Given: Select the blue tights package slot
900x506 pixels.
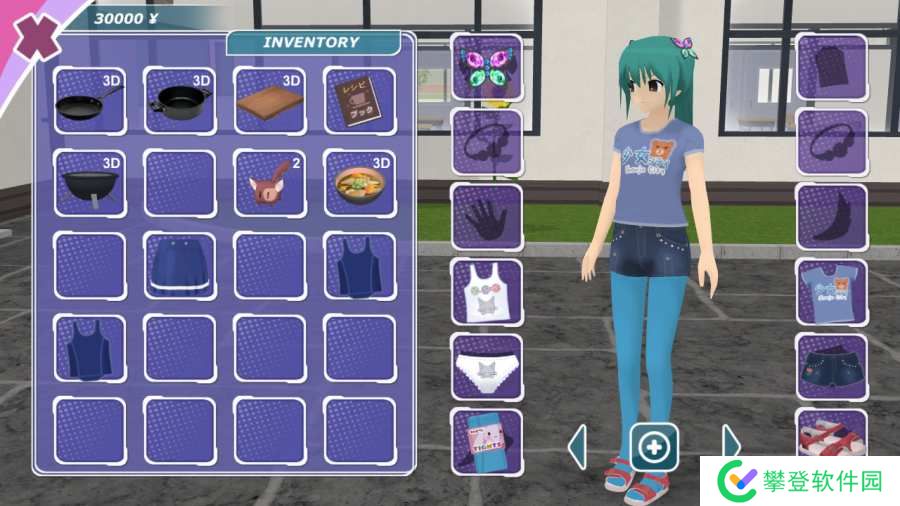Looking at the screenshot, I should 487,440.
